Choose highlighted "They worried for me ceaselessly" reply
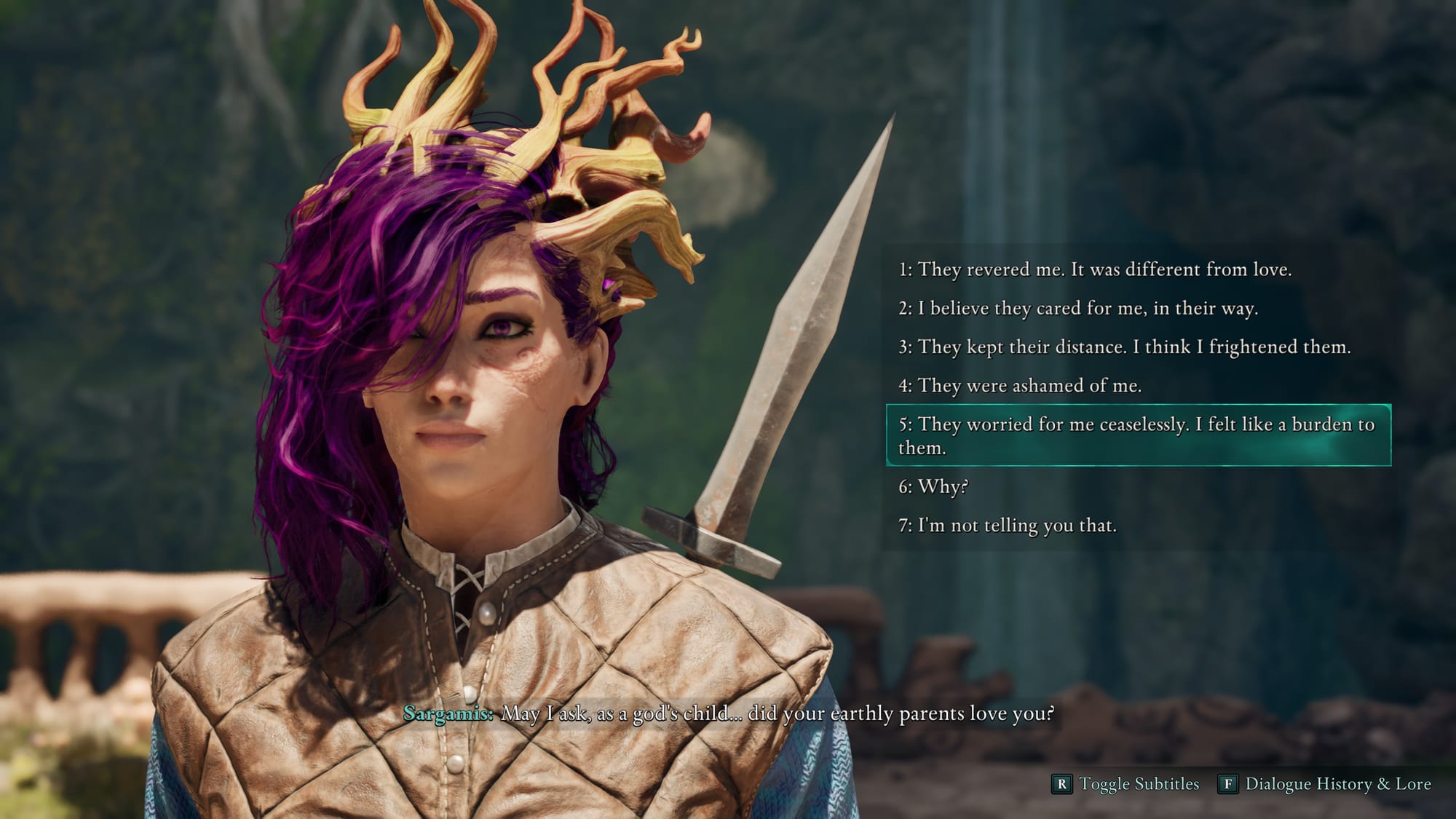This screenshot has height=819, width=1456. (x=1137, y=435)
